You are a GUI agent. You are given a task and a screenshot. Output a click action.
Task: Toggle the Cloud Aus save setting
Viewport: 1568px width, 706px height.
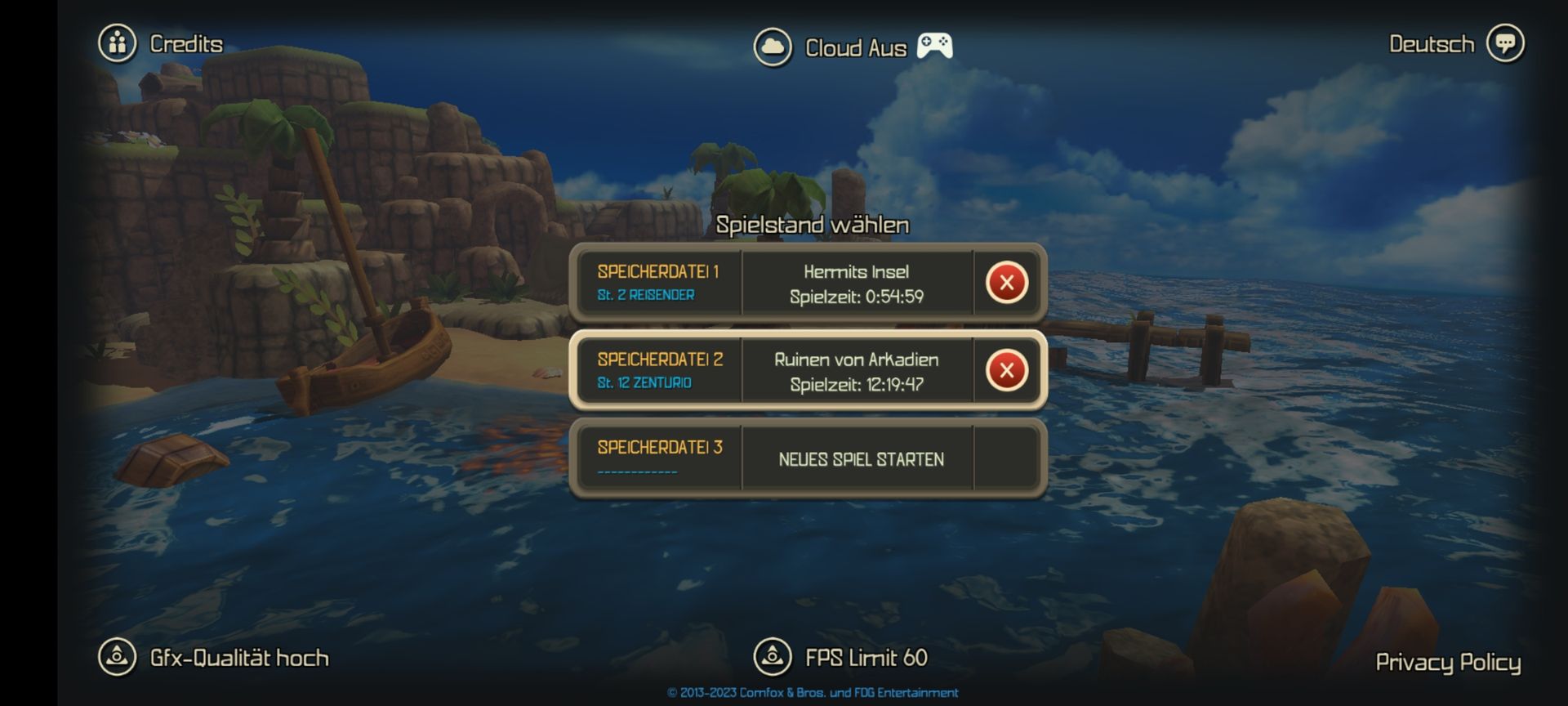pyautogui.click(x=831, y=47)
